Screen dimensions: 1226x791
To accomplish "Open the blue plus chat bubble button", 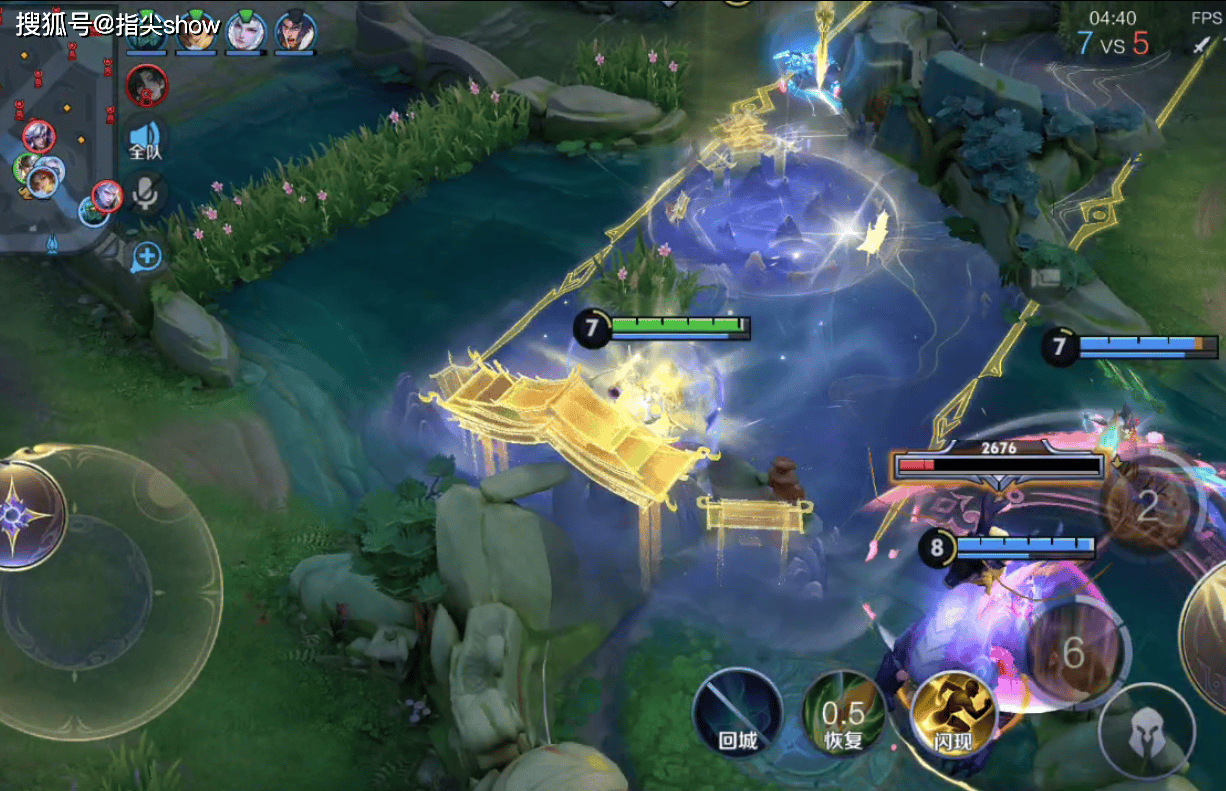I will (x=147, y=256).
